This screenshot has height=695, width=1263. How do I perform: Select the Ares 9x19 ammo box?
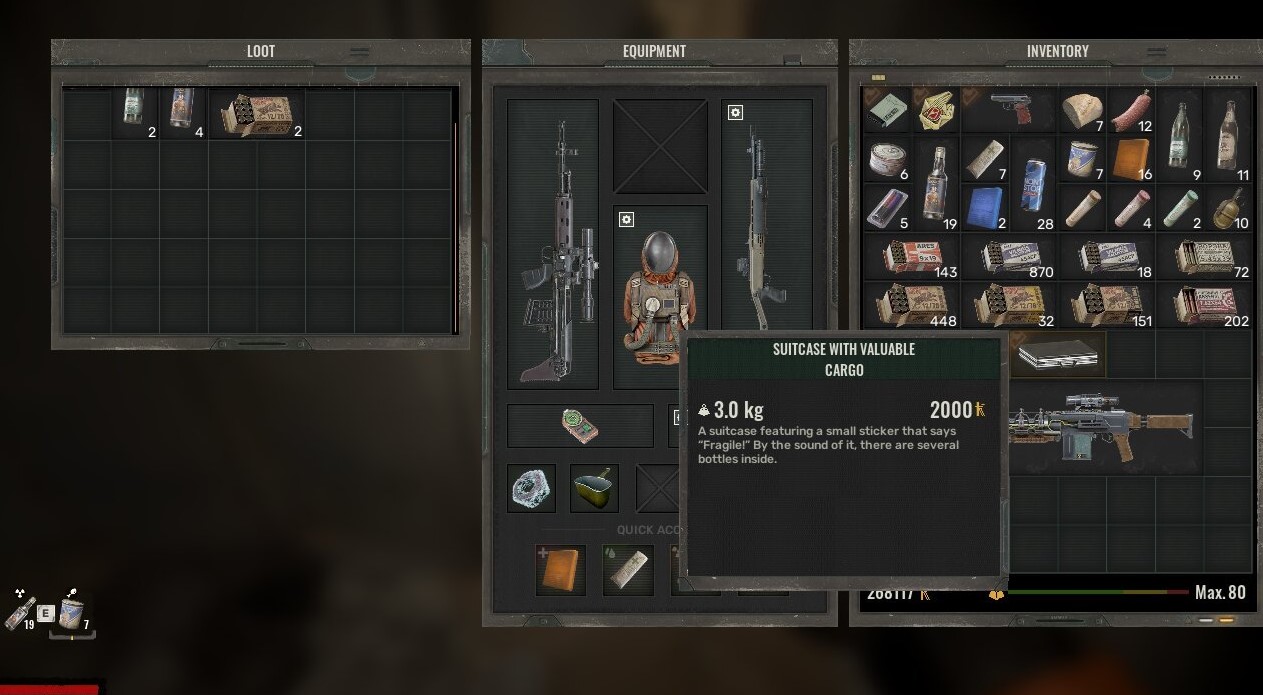(910, 256)
